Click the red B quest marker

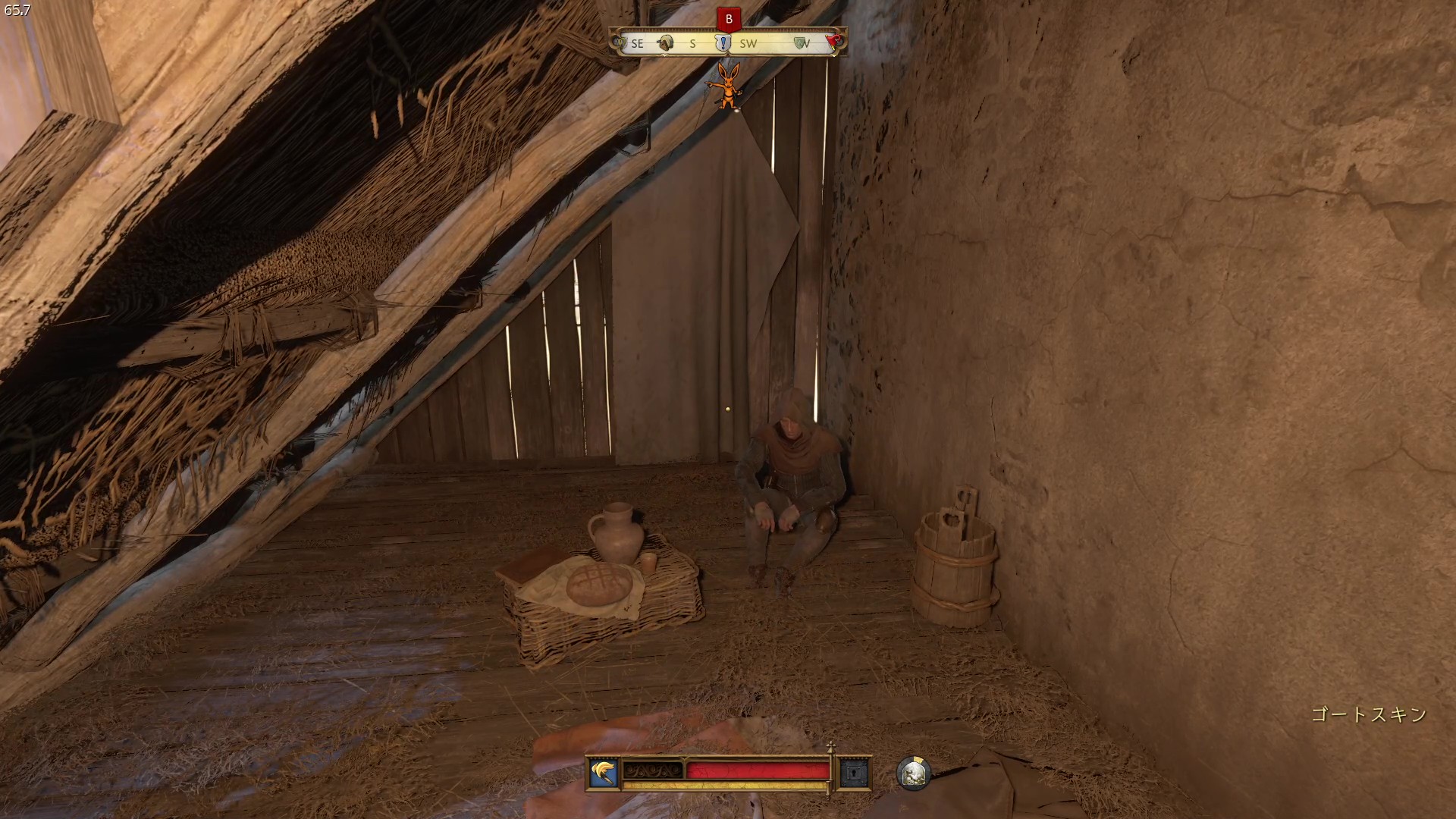[x=729, y=20]
